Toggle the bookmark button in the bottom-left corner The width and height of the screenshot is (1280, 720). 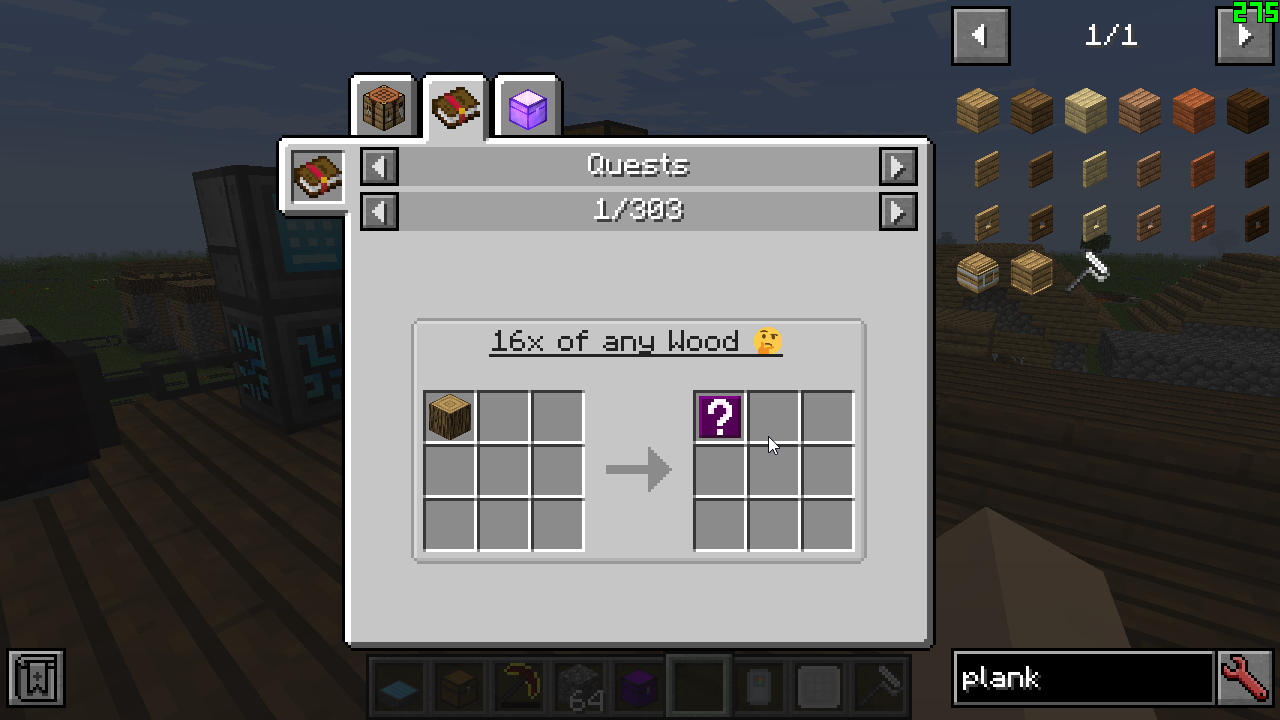pyautogui.click(x=36, y=679)
